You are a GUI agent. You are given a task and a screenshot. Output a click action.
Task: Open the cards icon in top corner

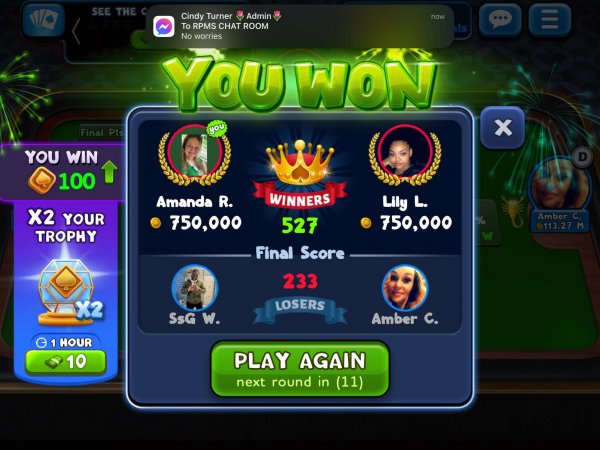point(42,20)
